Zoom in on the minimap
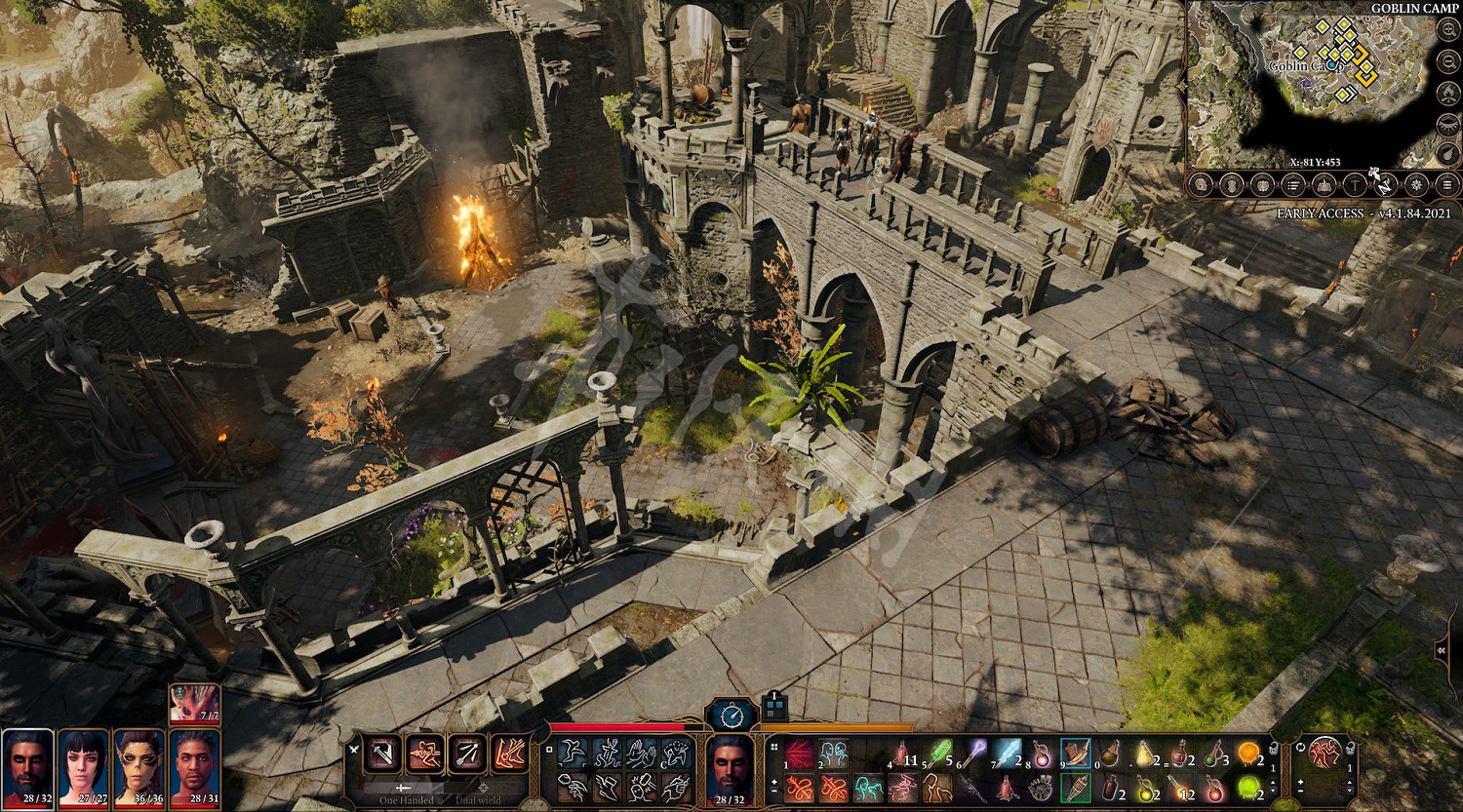The image size is (1463, 812). 1448,29
